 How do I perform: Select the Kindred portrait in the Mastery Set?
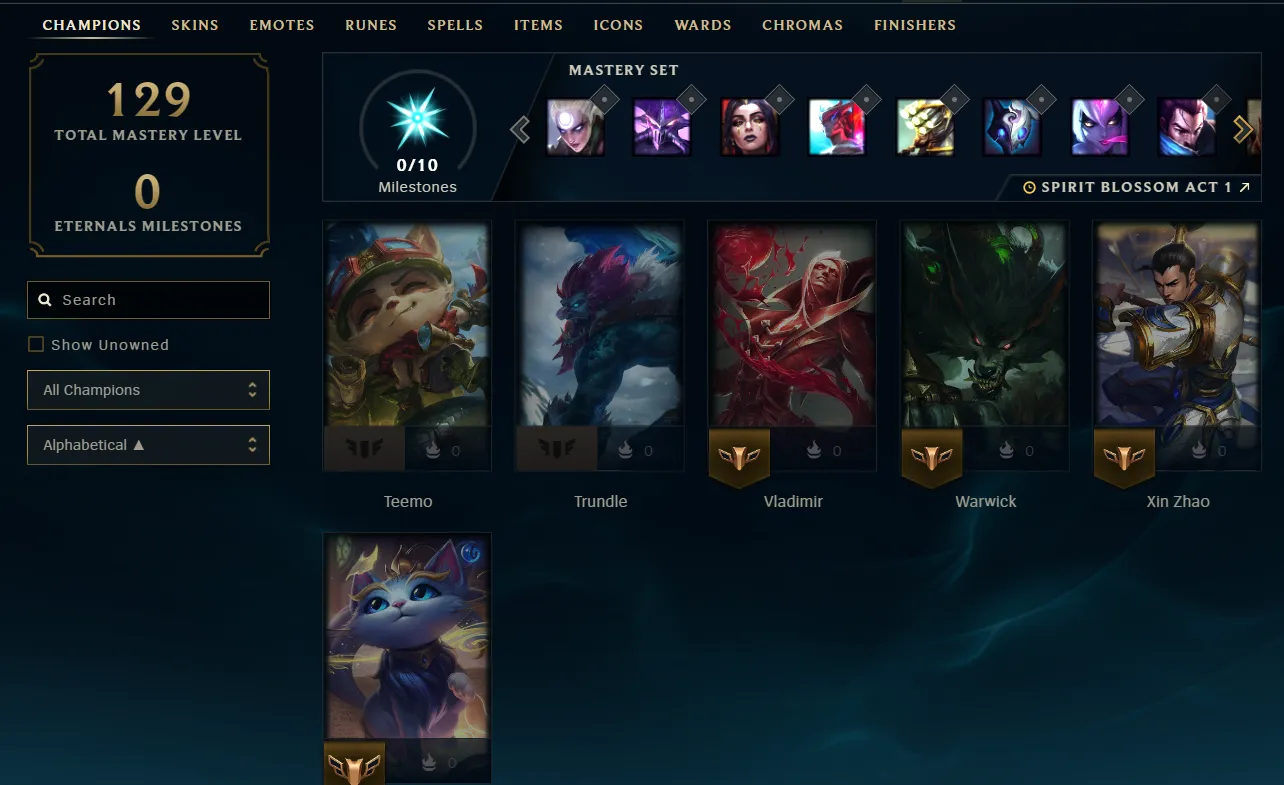(1013, 128)
